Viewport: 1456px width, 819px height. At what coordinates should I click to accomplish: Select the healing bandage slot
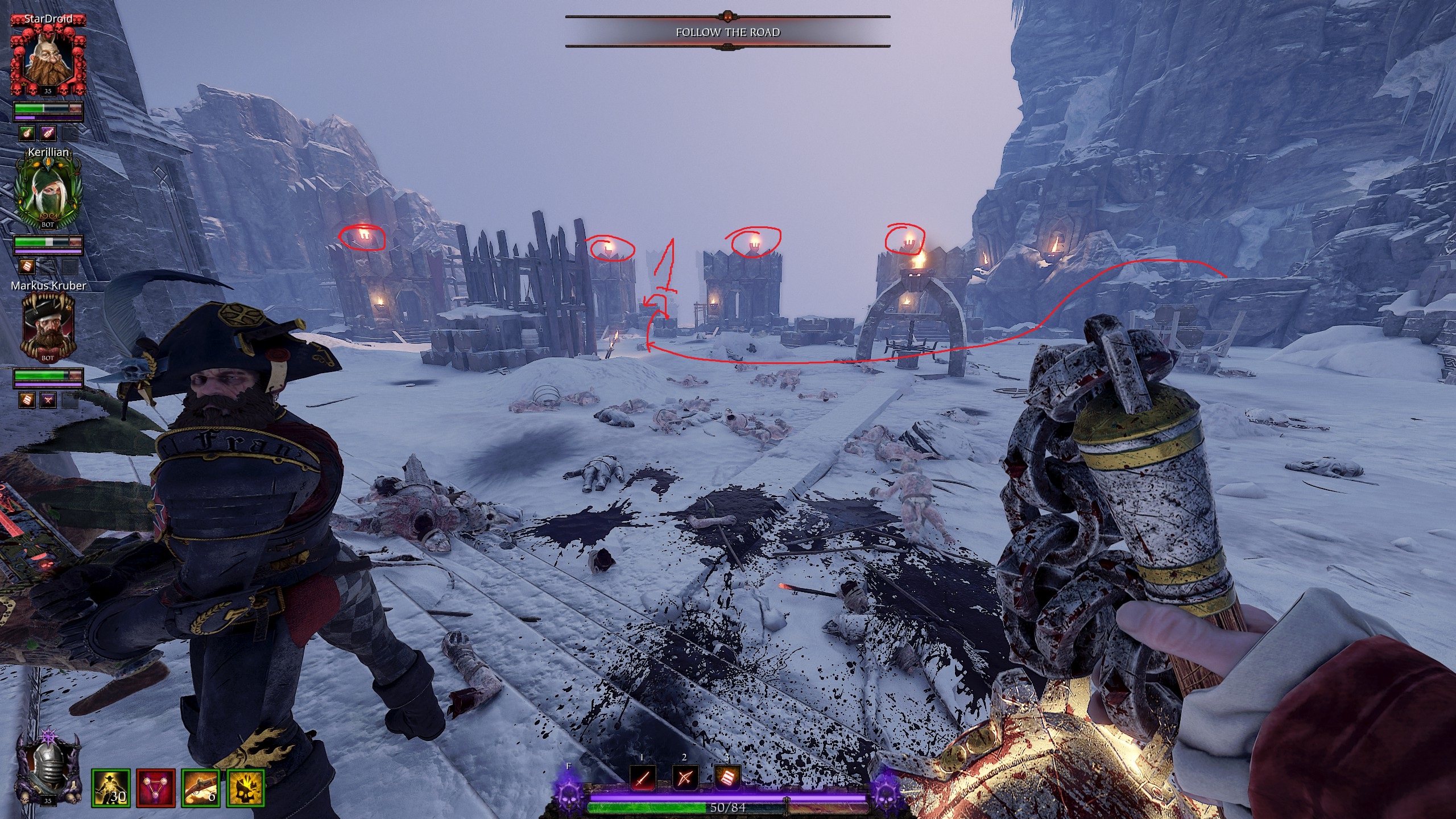click(727, 777)
